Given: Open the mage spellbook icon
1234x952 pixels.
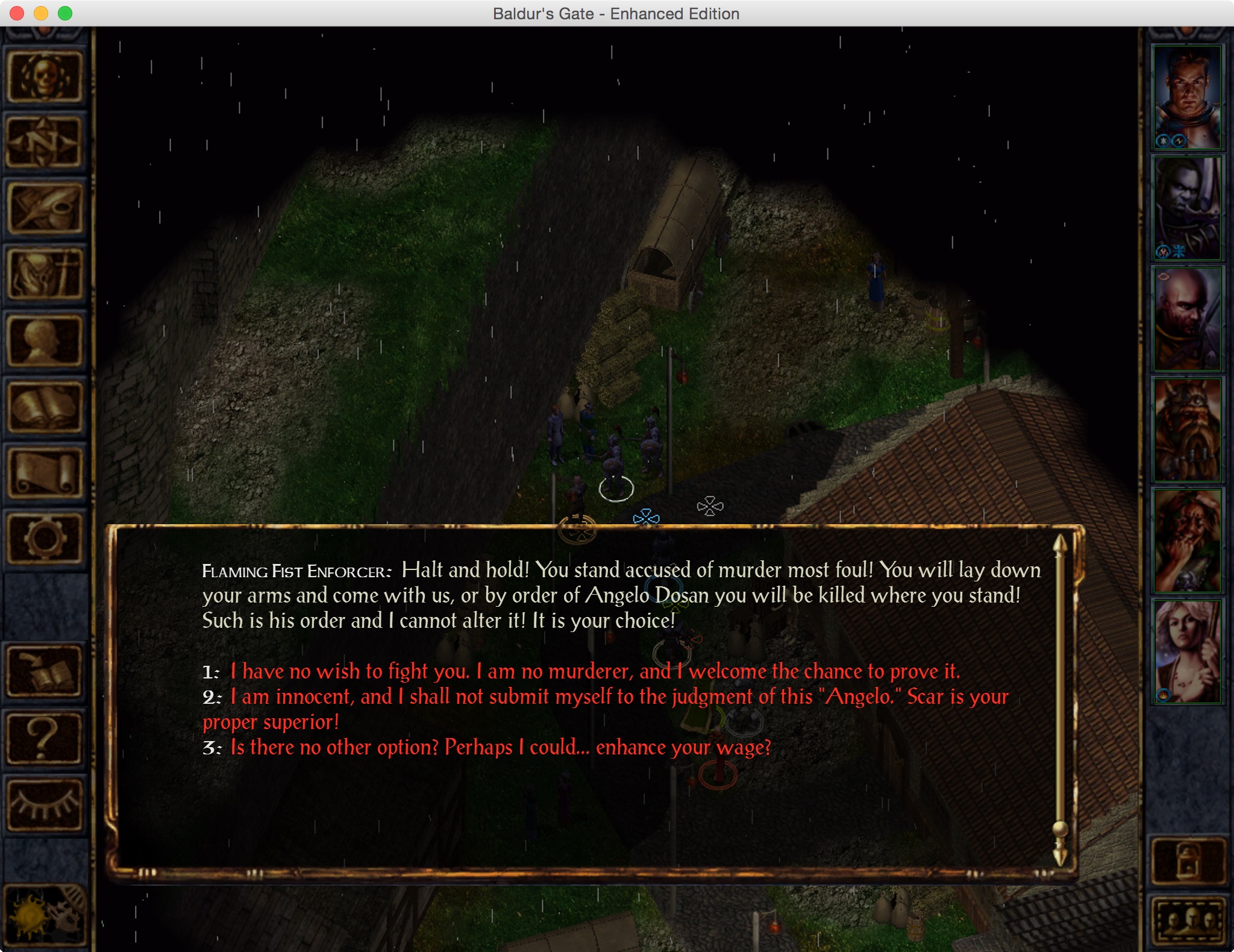Looking at the screenshot, I should click(x=45, y=407).
